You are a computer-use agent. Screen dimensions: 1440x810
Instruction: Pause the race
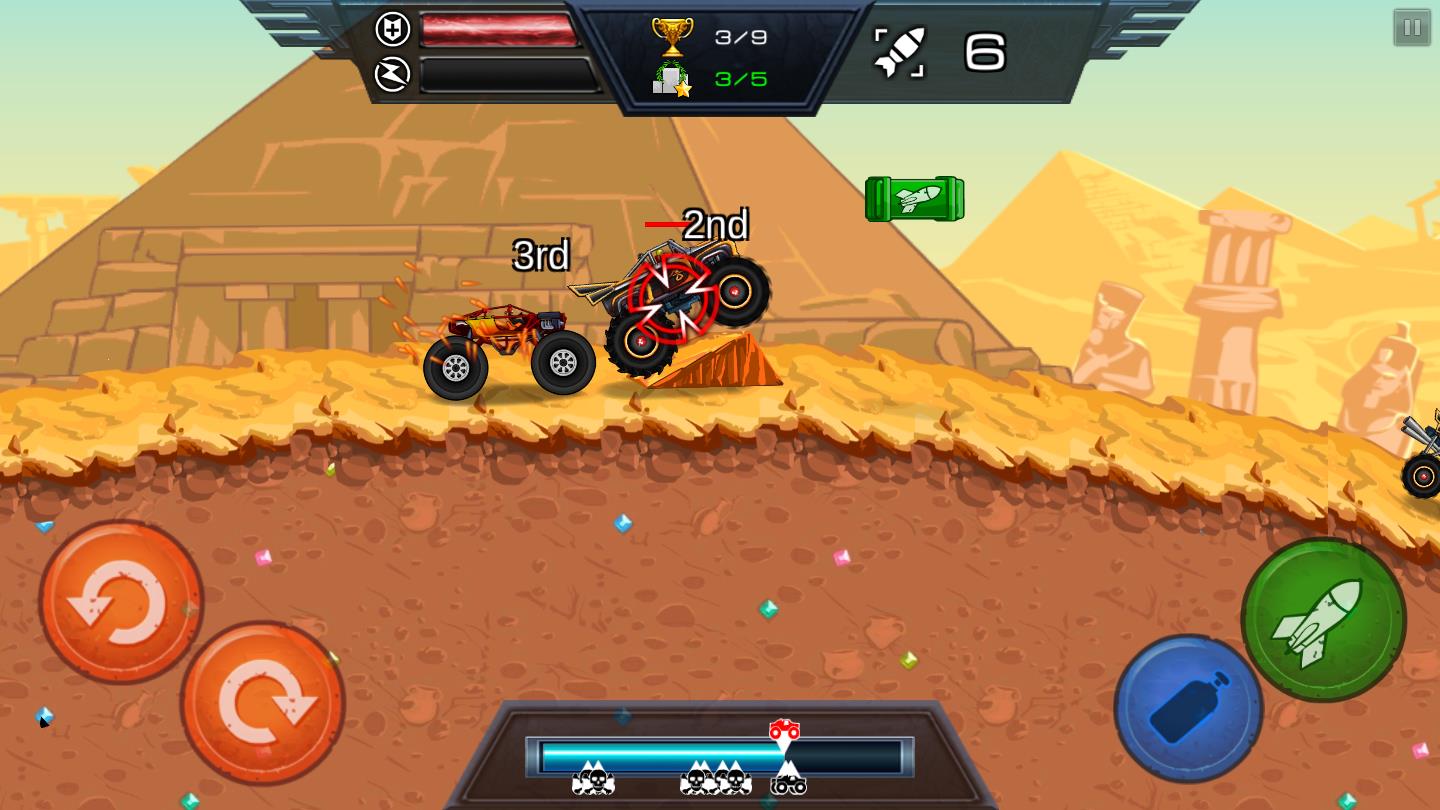(x=1412, y=28)
